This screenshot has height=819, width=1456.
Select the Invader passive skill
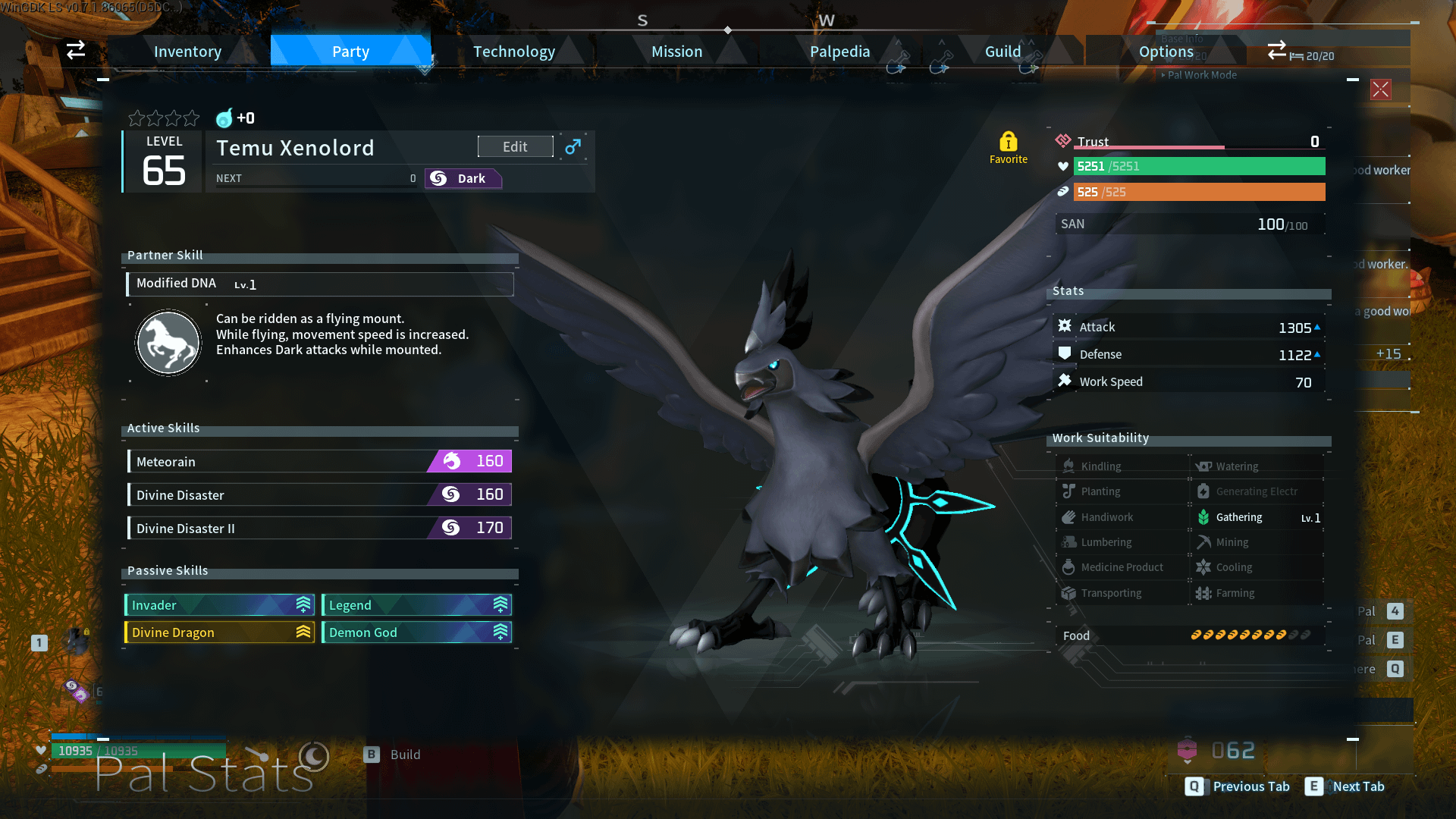click(219, 605)
